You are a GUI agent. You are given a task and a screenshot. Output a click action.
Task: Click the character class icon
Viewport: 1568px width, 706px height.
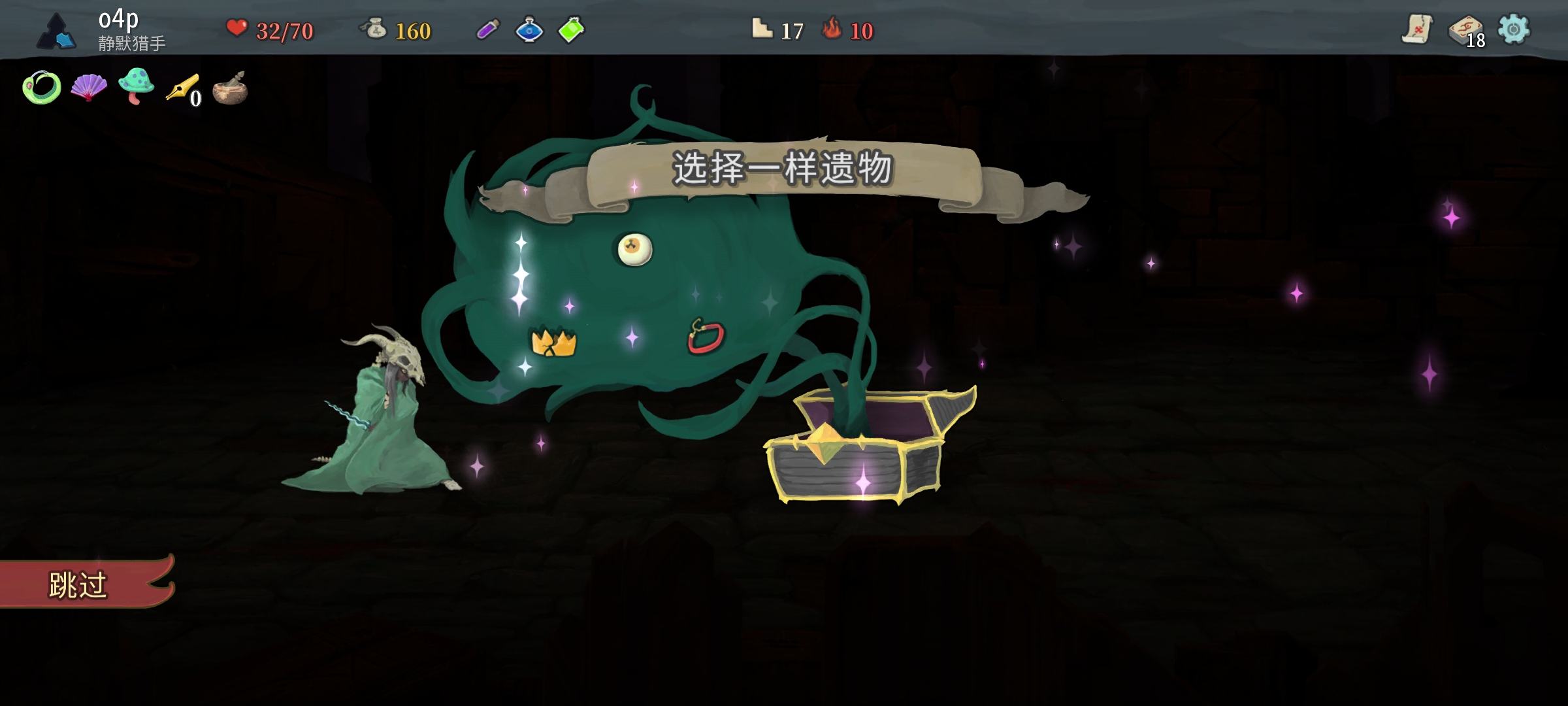[56, 31]
